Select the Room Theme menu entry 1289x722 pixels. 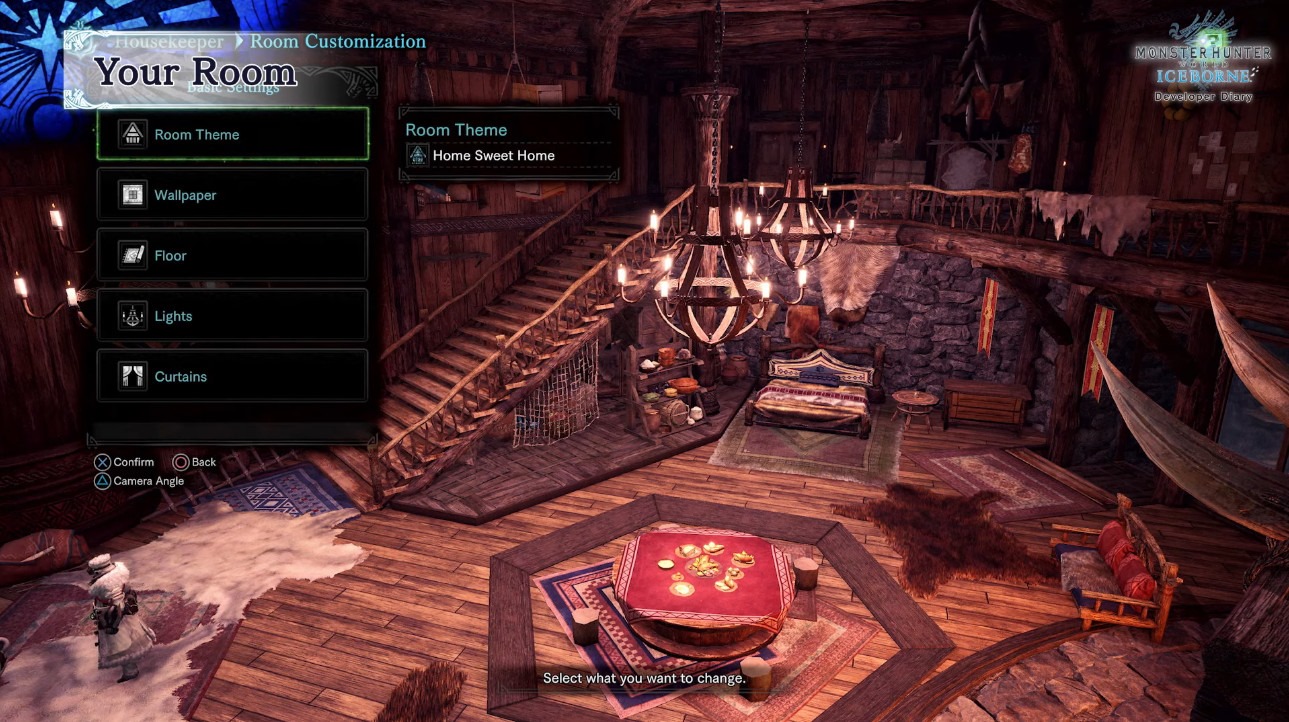coord(232,134)
